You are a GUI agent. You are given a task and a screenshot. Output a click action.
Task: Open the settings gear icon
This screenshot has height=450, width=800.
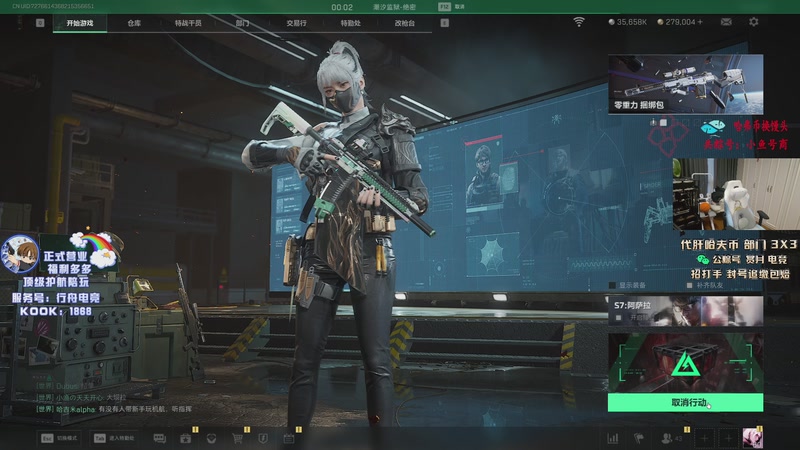click(x=754, y=21)
